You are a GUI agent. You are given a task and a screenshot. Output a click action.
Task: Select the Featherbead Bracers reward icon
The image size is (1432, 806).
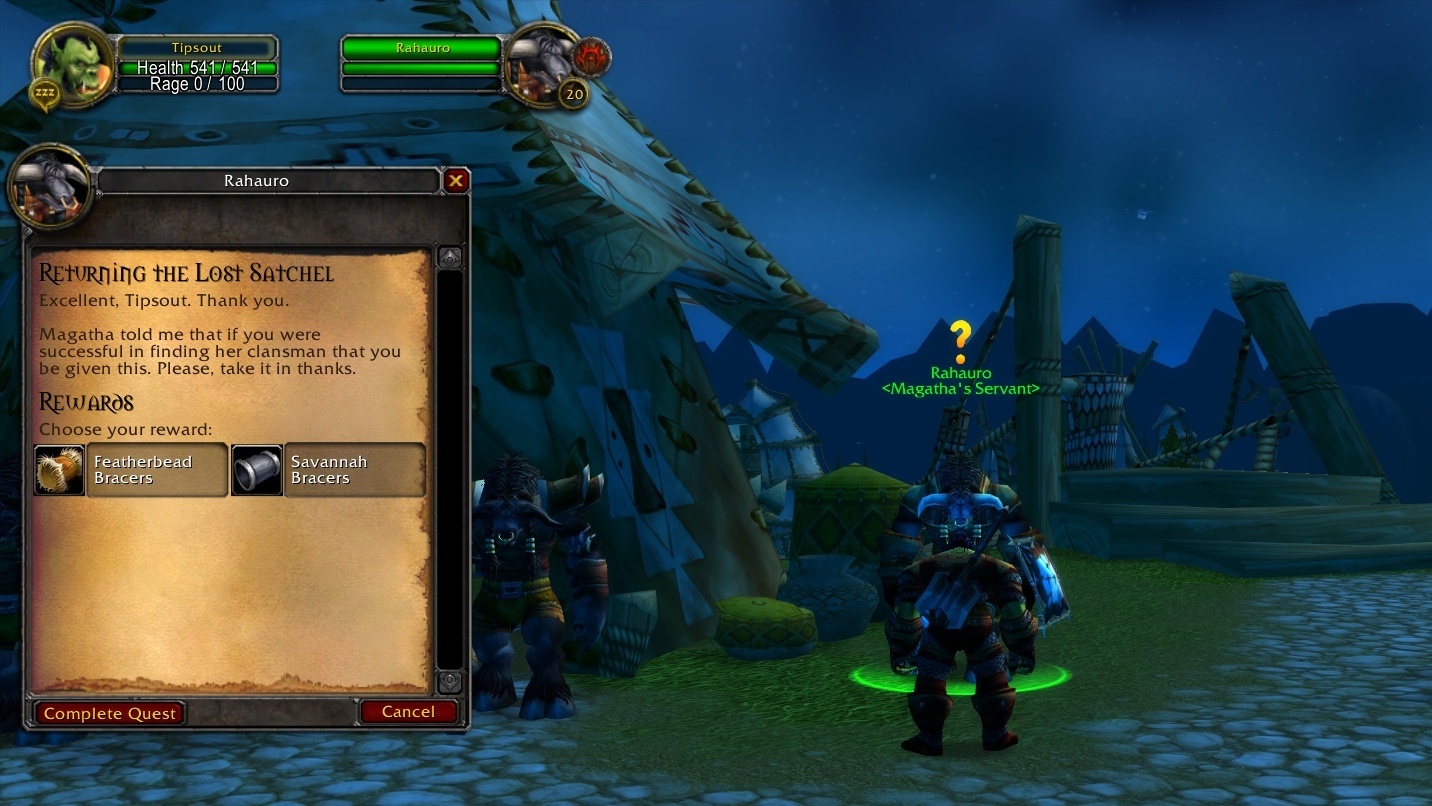[59, 469]
